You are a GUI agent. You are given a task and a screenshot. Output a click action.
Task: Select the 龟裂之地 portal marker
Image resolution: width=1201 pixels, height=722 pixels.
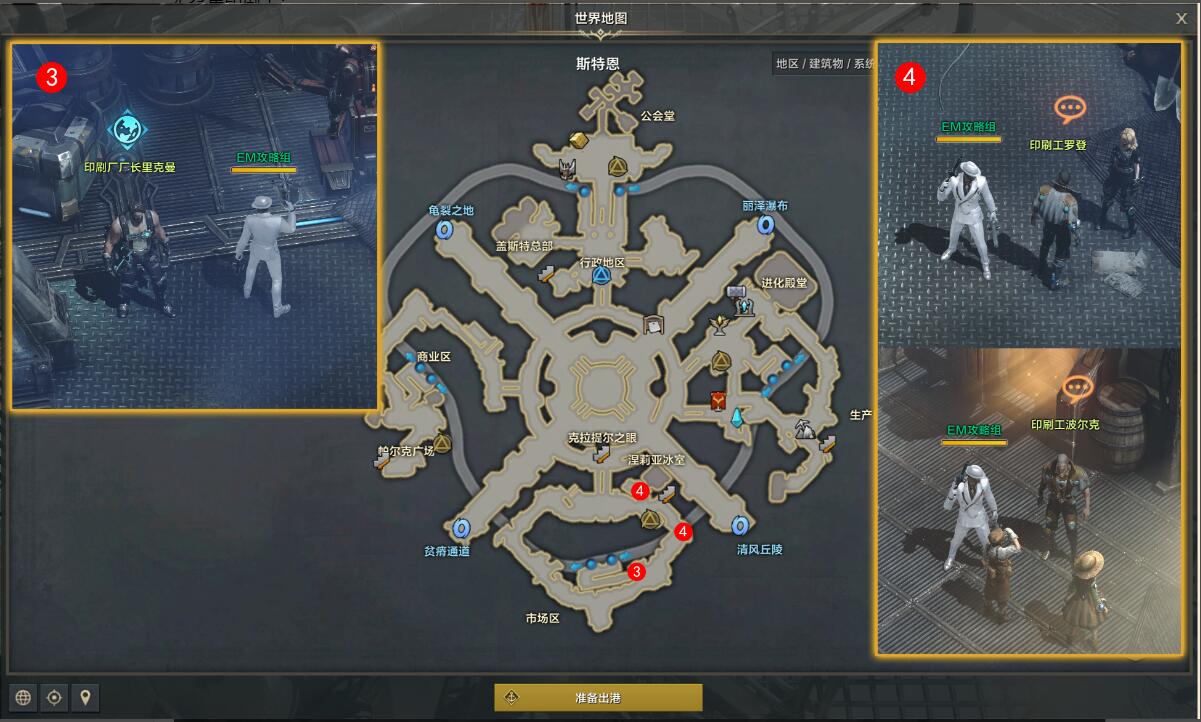445,229
